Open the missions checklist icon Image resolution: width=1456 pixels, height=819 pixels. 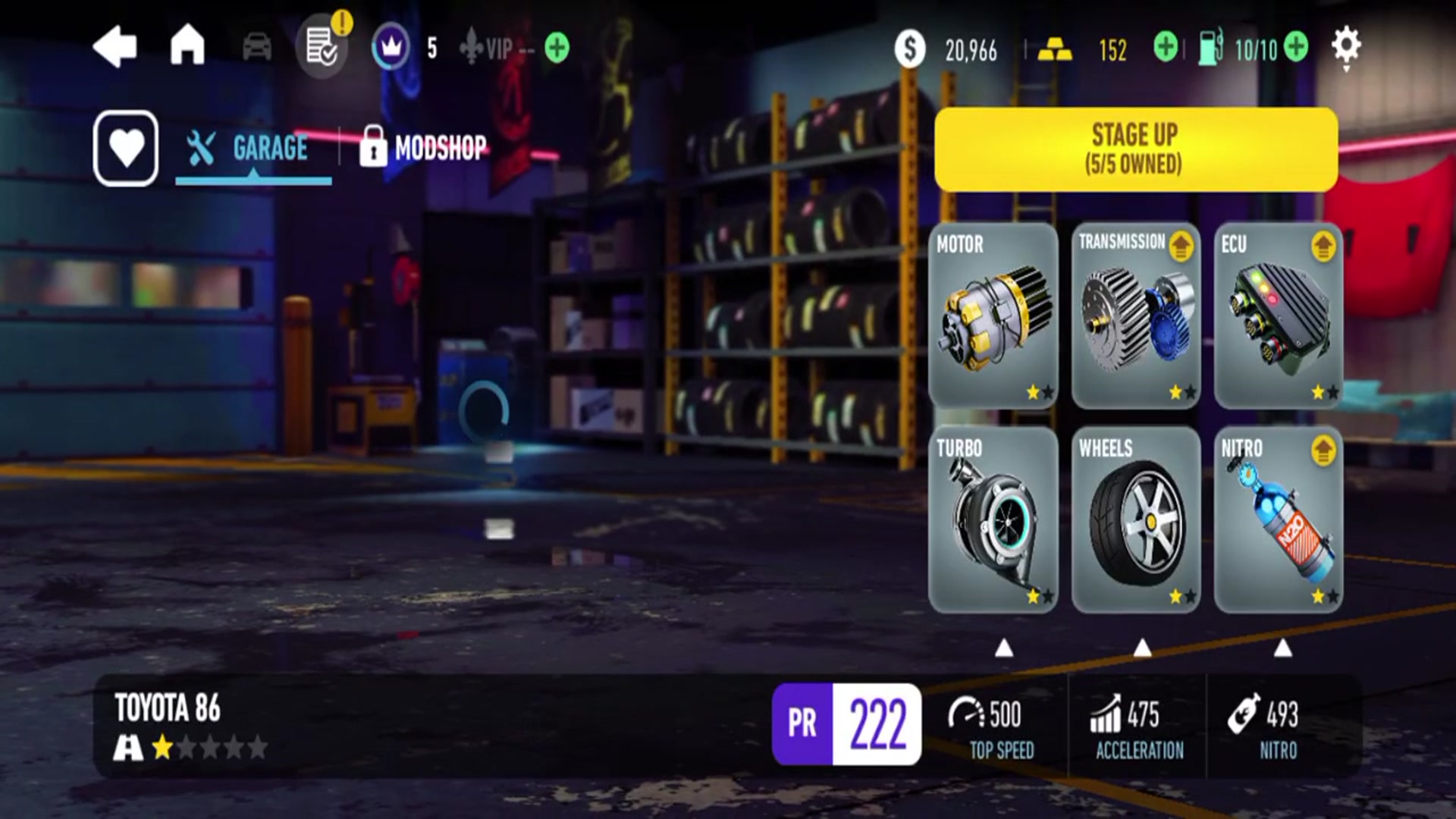pos(321,48)
